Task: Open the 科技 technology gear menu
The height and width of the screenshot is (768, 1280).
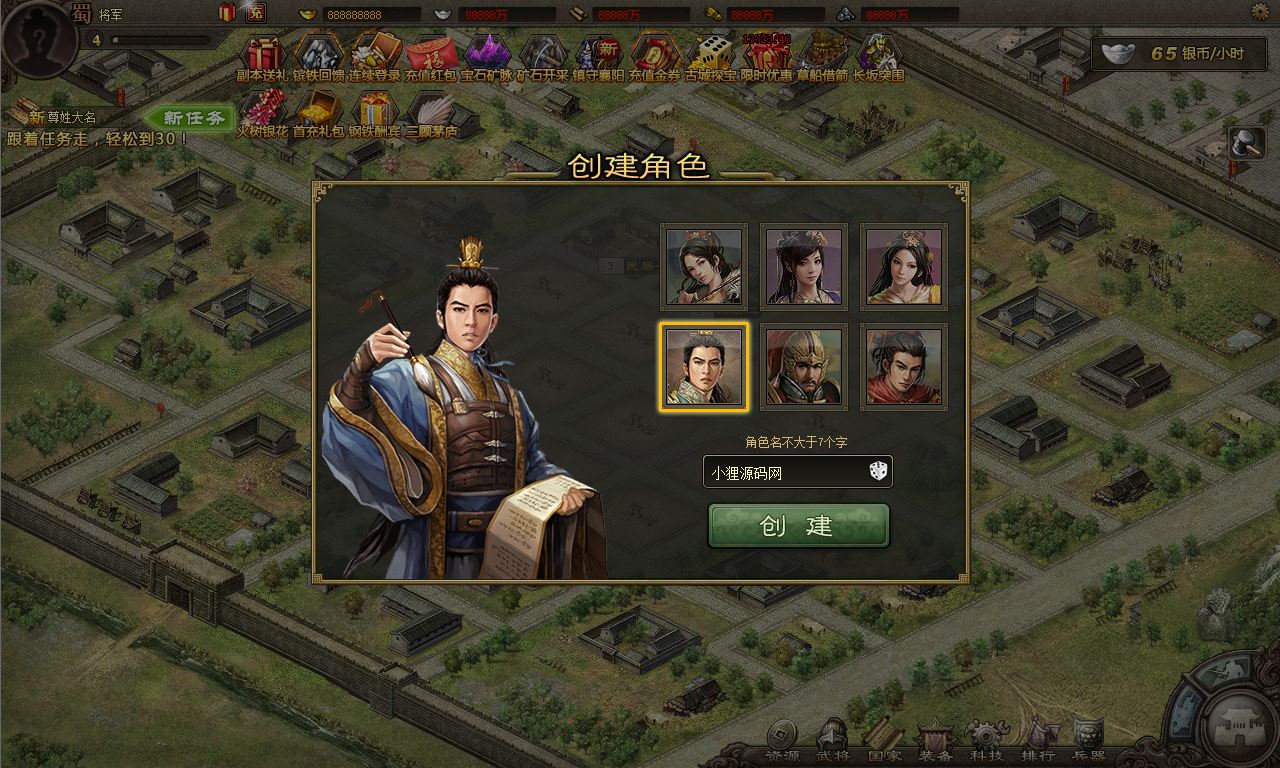Action: (x=986, y=742)
